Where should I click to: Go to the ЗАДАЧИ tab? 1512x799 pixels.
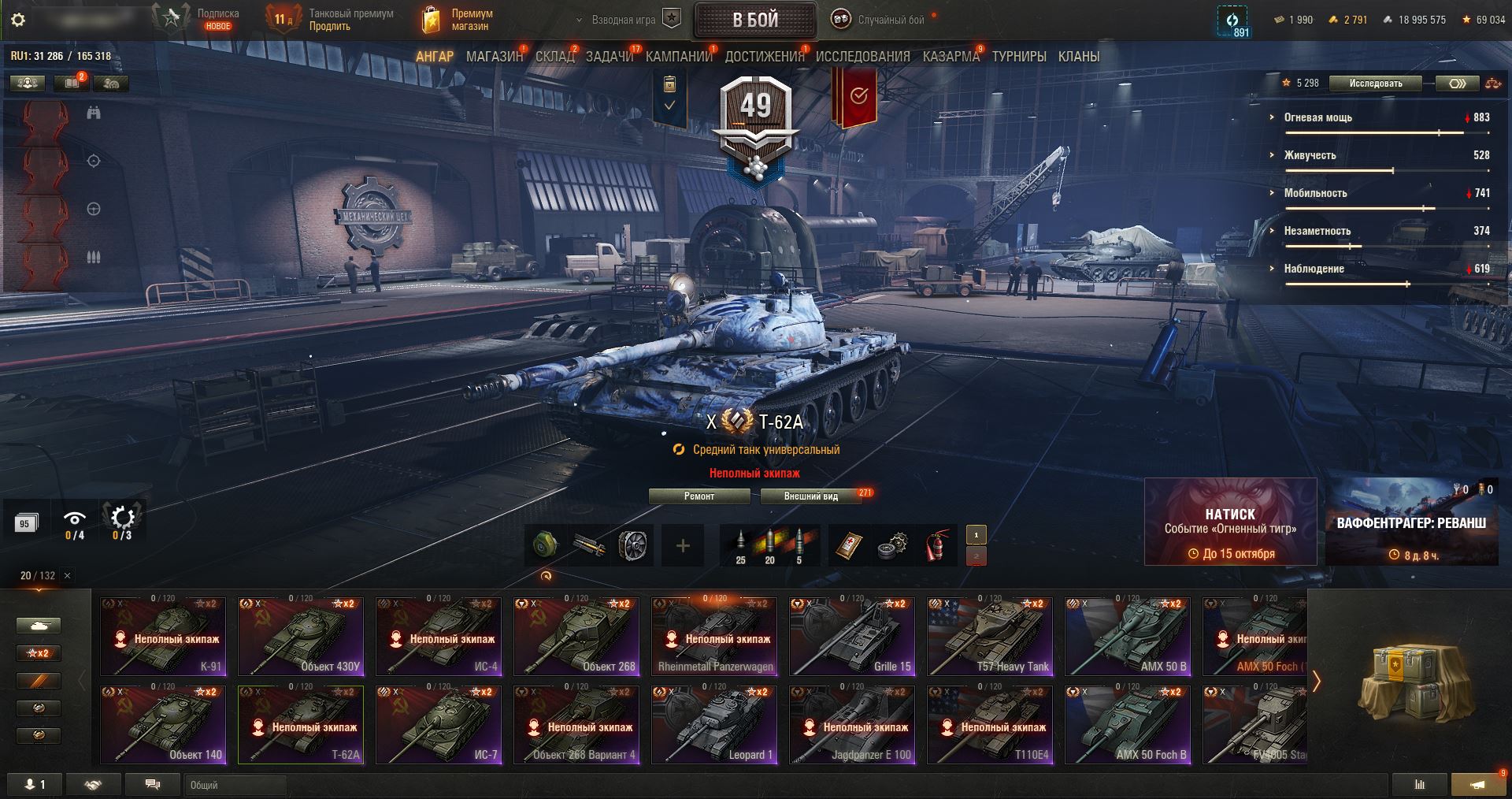pyautogui.click(x=609, y=57)
